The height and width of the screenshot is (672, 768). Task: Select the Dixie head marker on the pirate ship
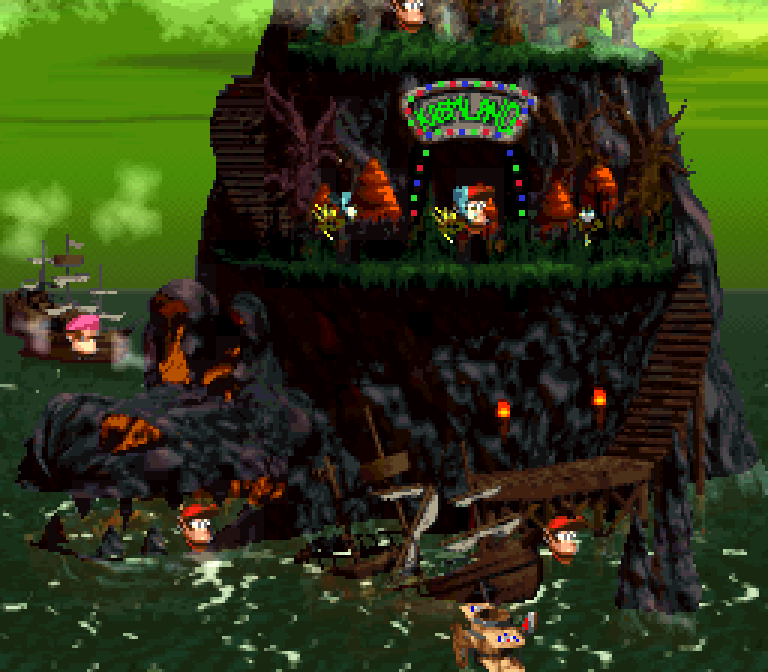pyautogui.click(x=83, y=333)
